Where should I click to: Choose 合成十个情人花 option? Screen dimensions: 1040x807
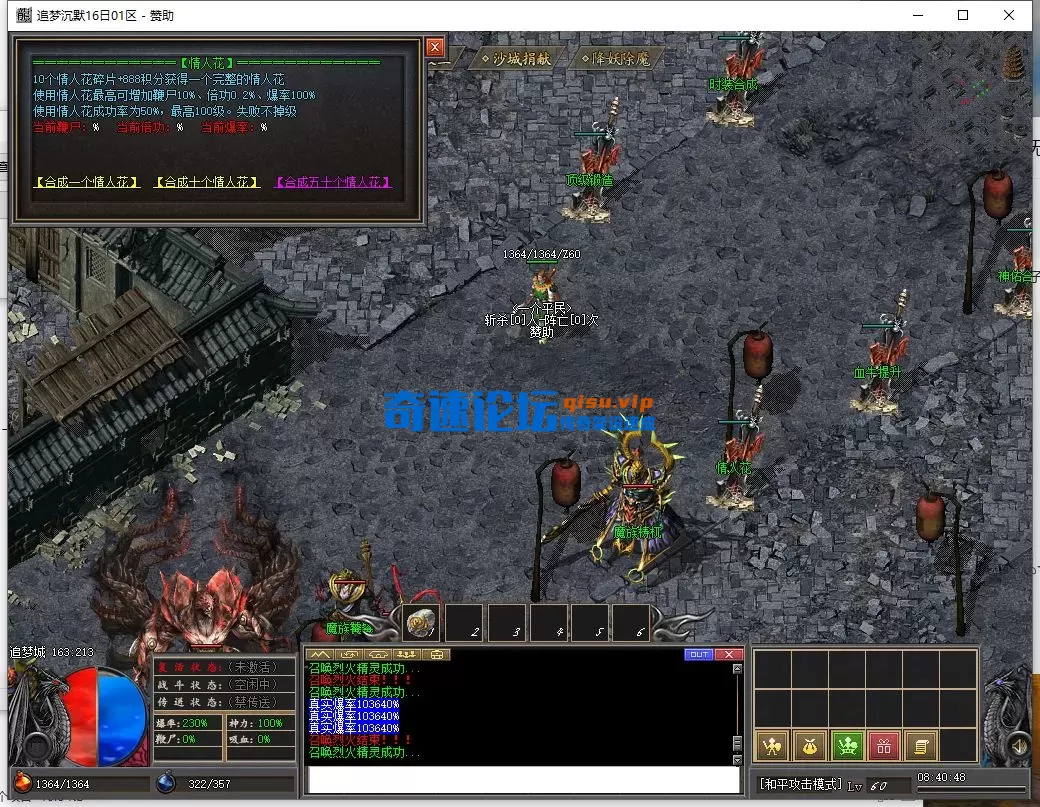pyautogui.click(x=207, y=183)
